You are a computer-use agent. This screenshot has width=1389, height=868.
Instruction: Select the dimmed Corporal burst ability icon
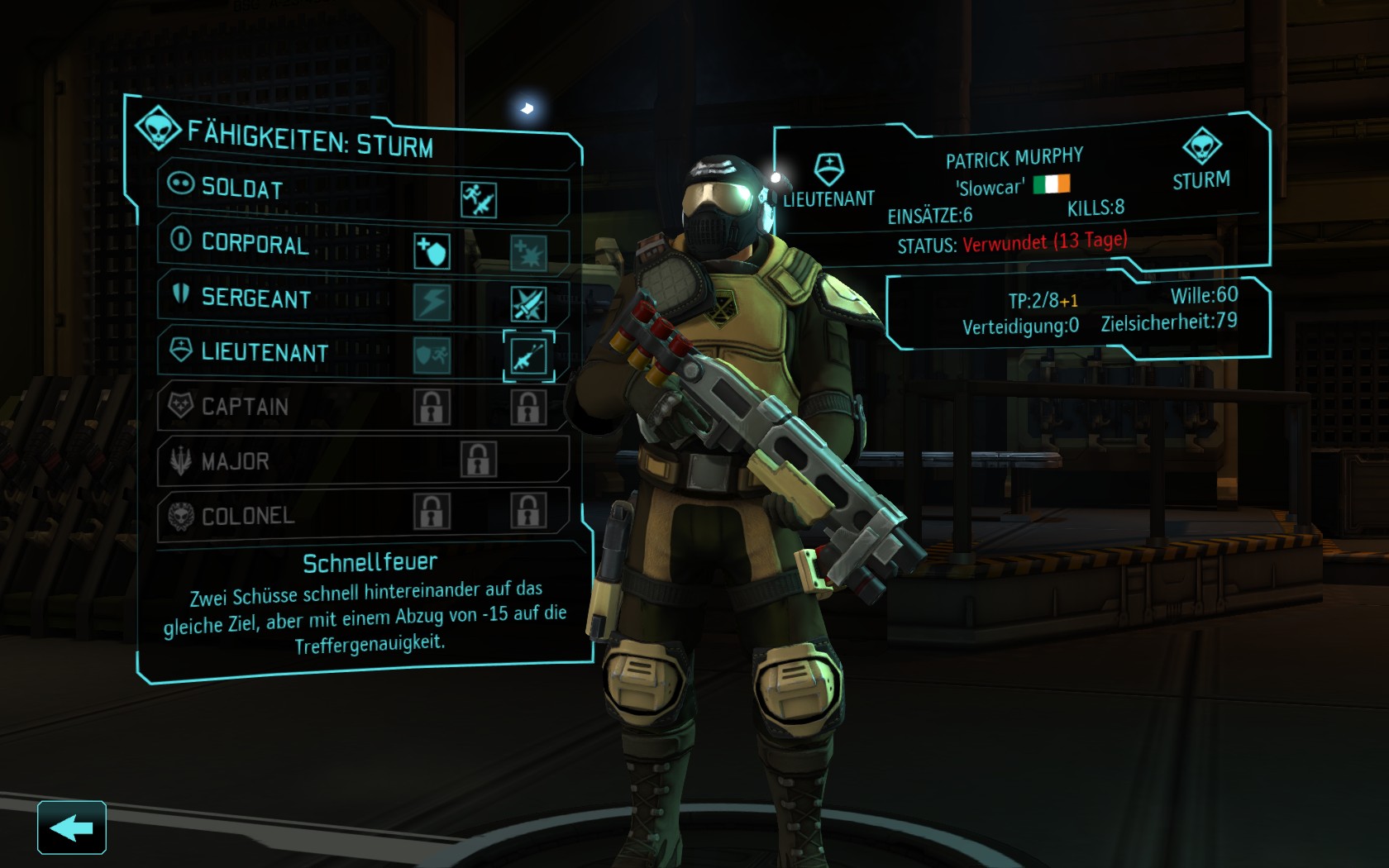click(527, 253)
